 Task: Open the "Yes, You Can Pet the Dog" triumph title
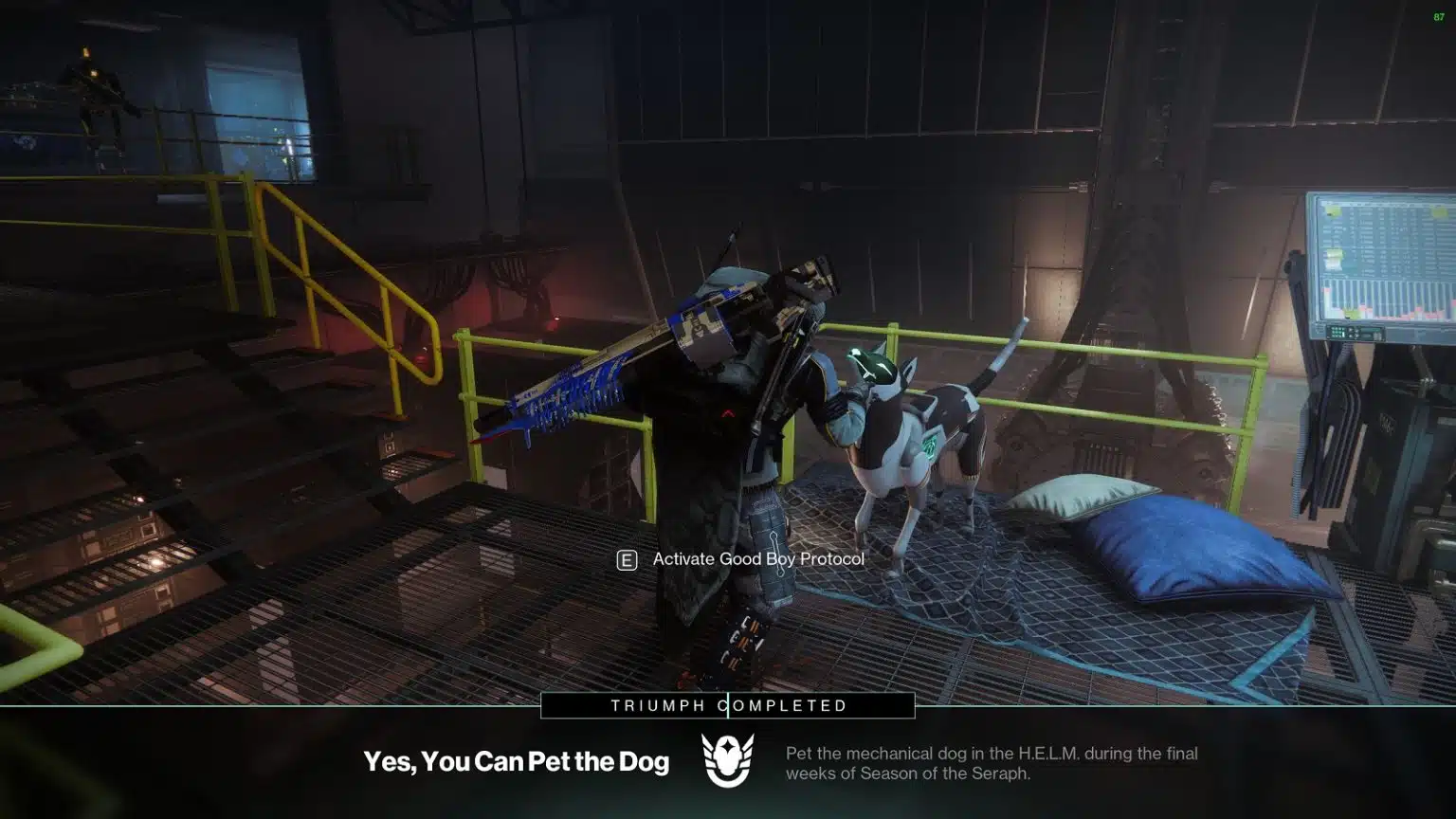(x=516, y=761)
